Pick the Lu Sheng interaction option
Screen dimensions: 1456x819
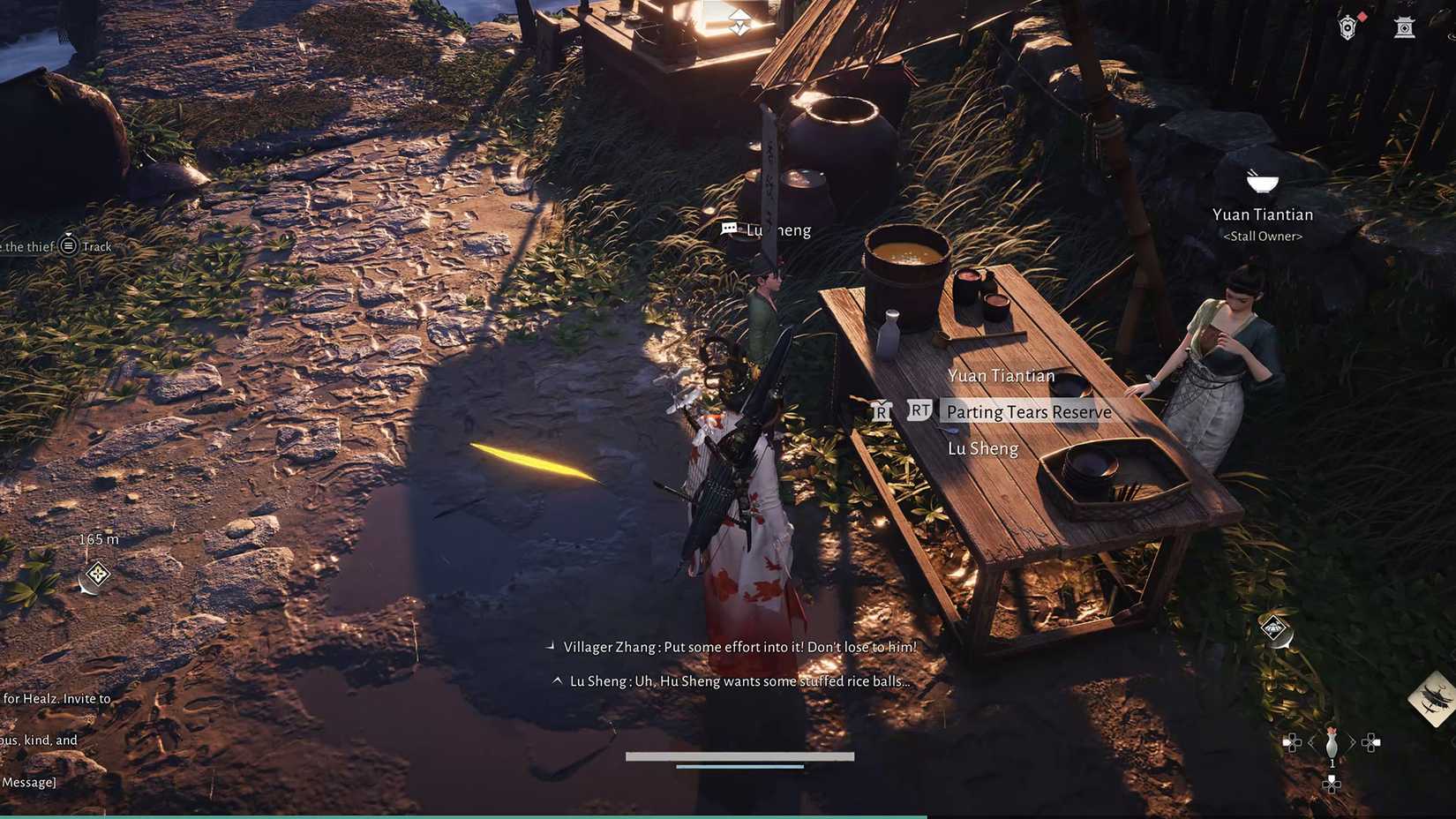(982, 449)
